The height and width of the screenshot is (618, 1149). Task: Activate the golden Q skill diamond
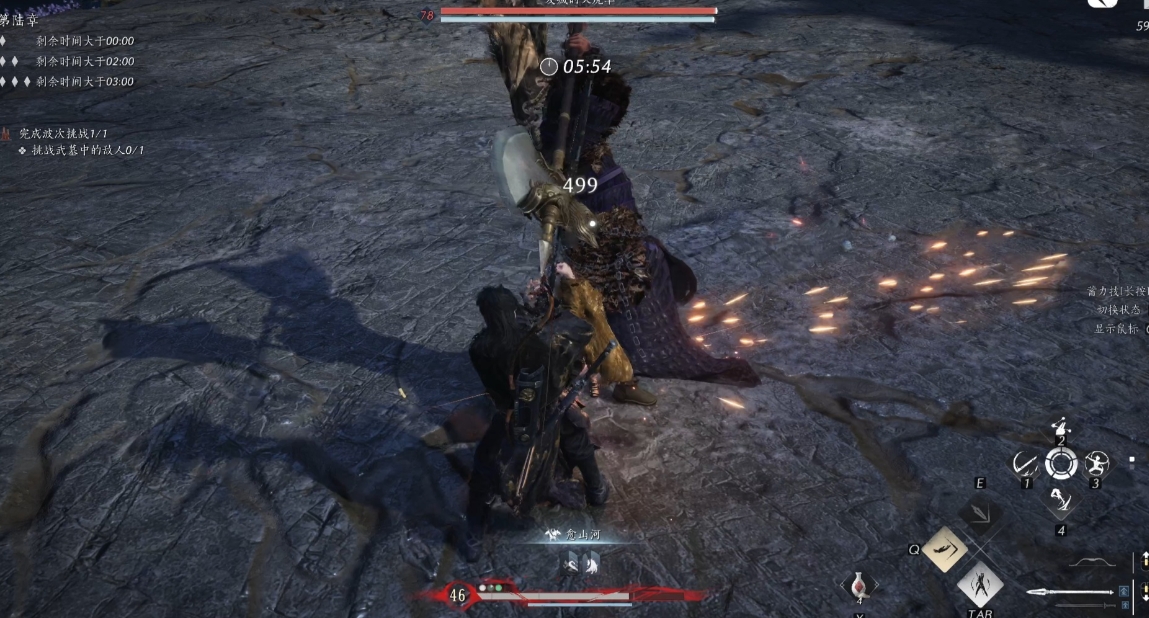(944, 549)
